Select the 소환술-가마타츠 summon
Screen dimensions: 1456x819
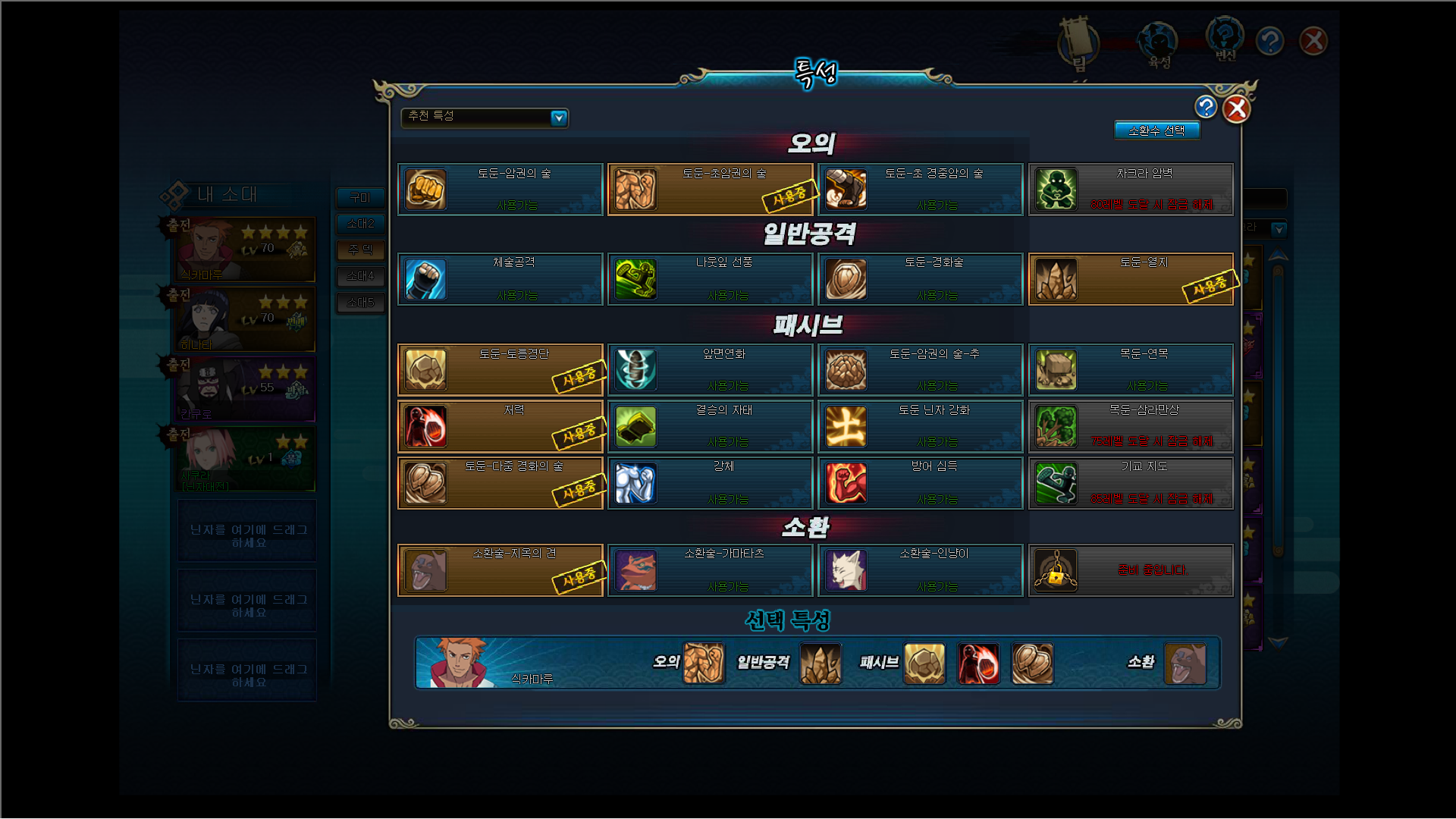coord(711,570)
